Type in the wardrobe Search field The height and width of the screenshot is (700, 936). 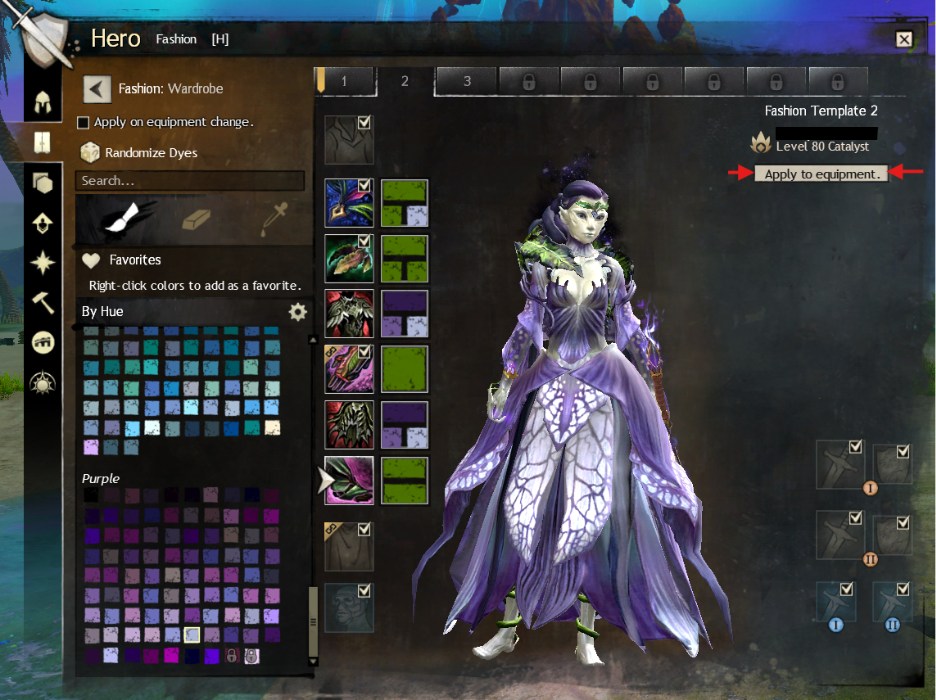(x=190, y=181)
